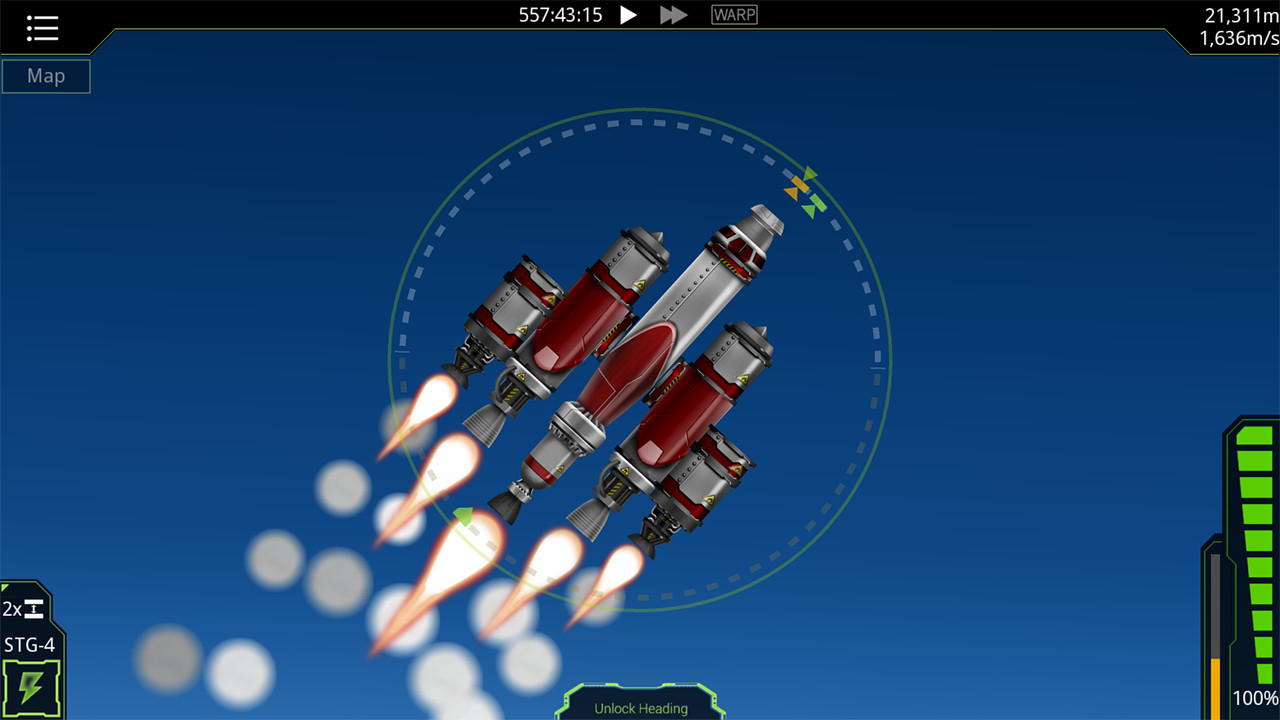
Task: Click the STG-4 stage label
Action: (29, 645)
